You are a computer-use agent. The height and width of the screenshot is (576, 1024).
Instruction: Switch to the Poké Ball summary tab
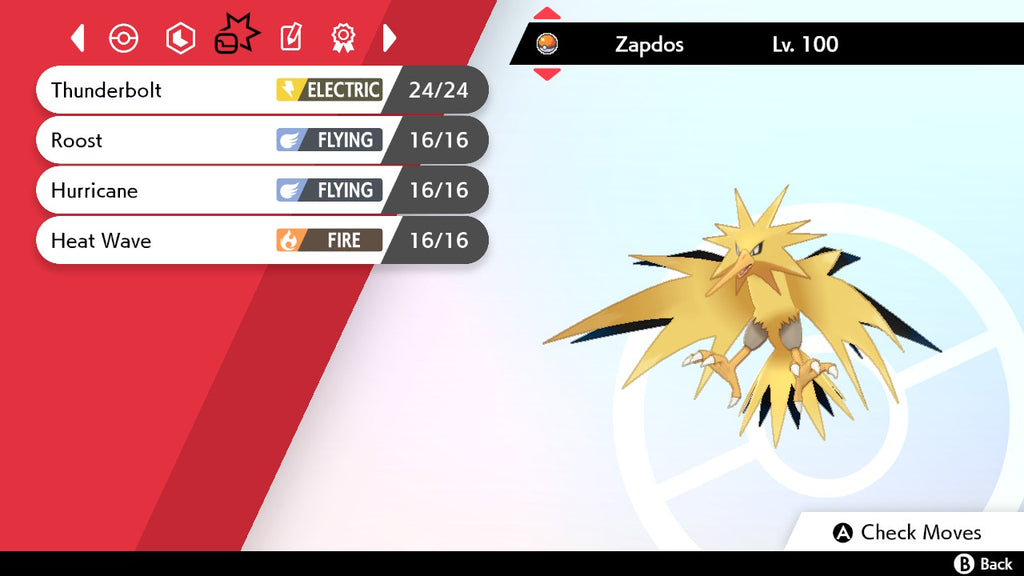tap(123, 38)
